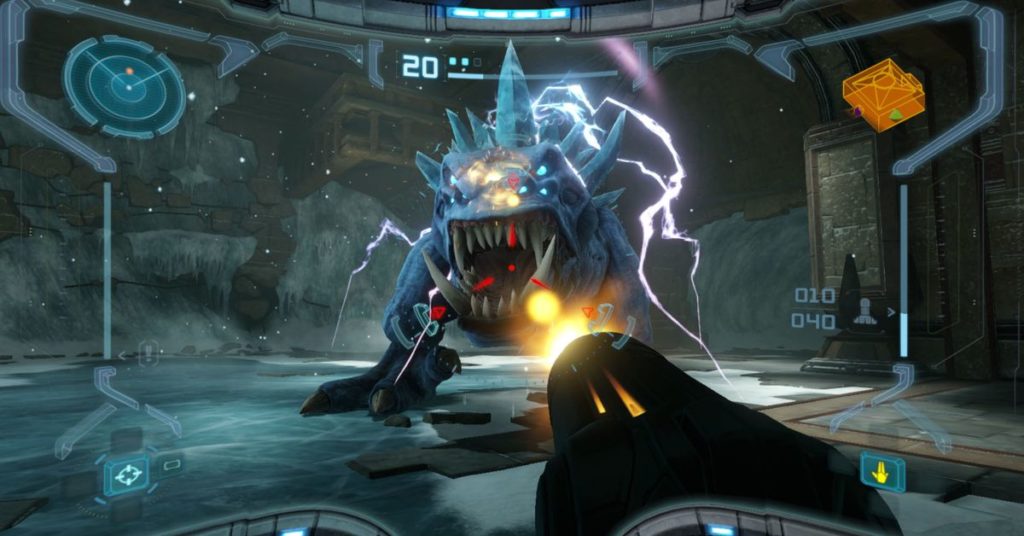
Task: Open the orange 3D room map
Action: pos(882,96)
